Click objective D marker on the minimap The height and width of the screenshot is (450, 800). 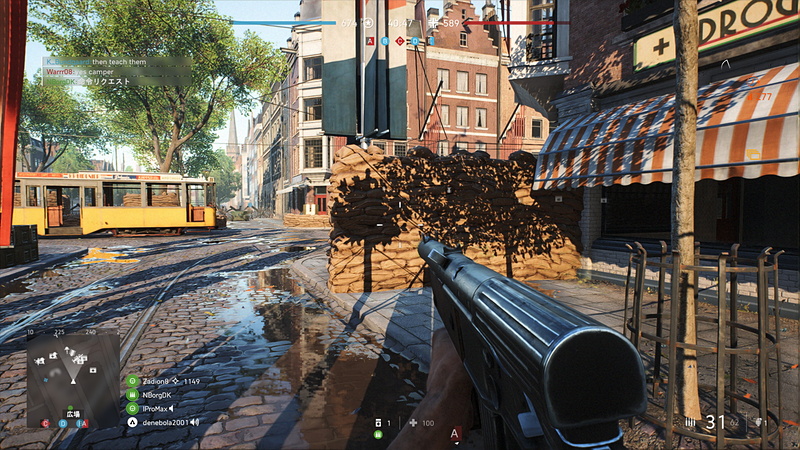point(64,423)
